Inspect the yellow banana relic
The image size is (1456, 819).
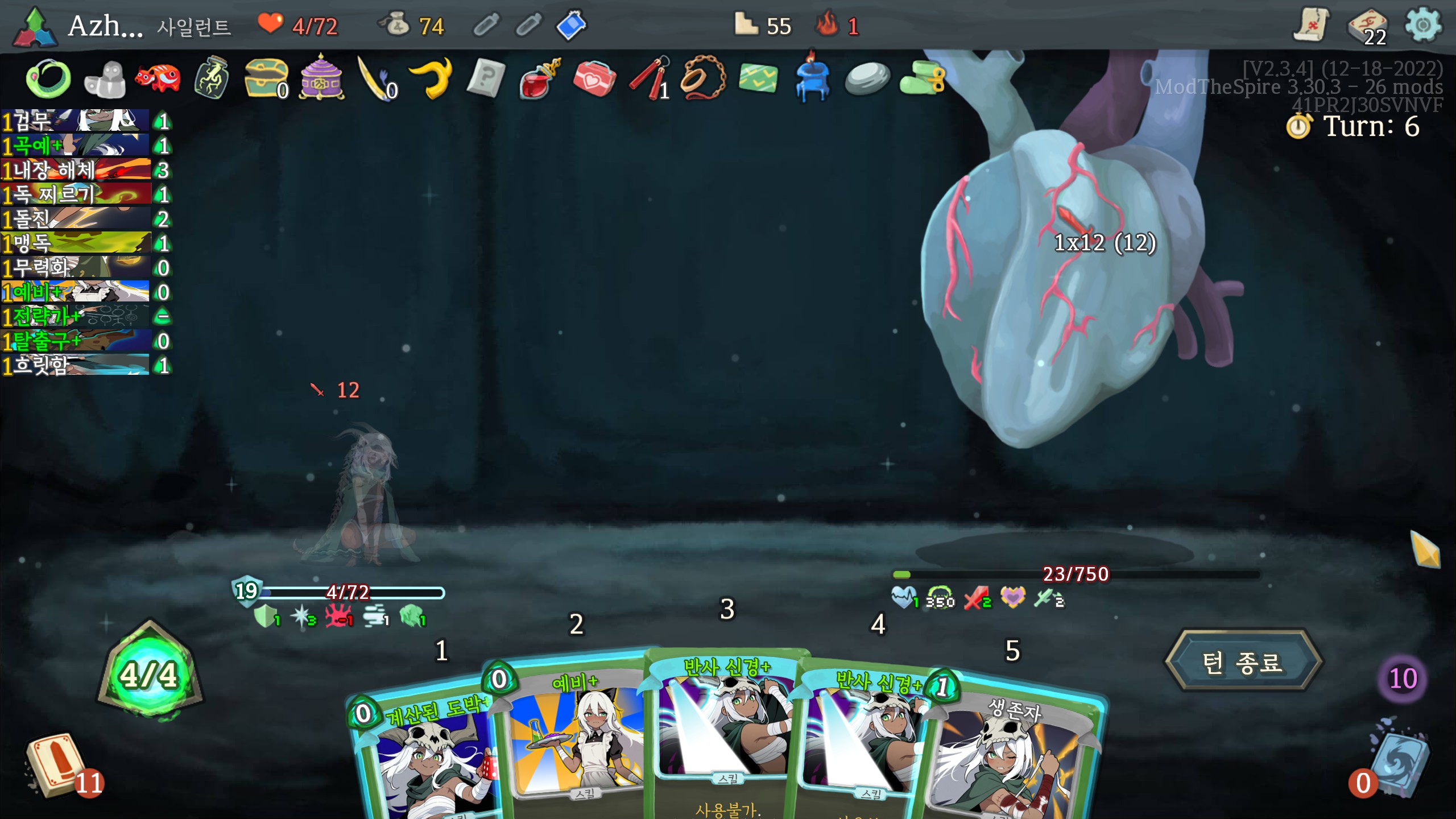[431, 77]
